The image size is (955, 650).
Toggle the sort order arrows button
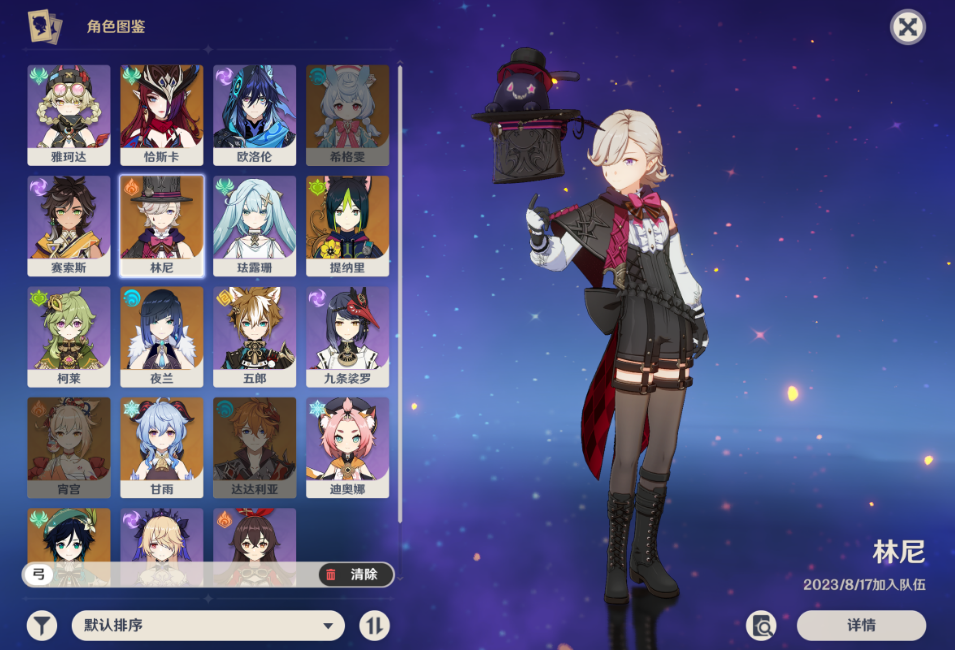[x=374, y=626]
